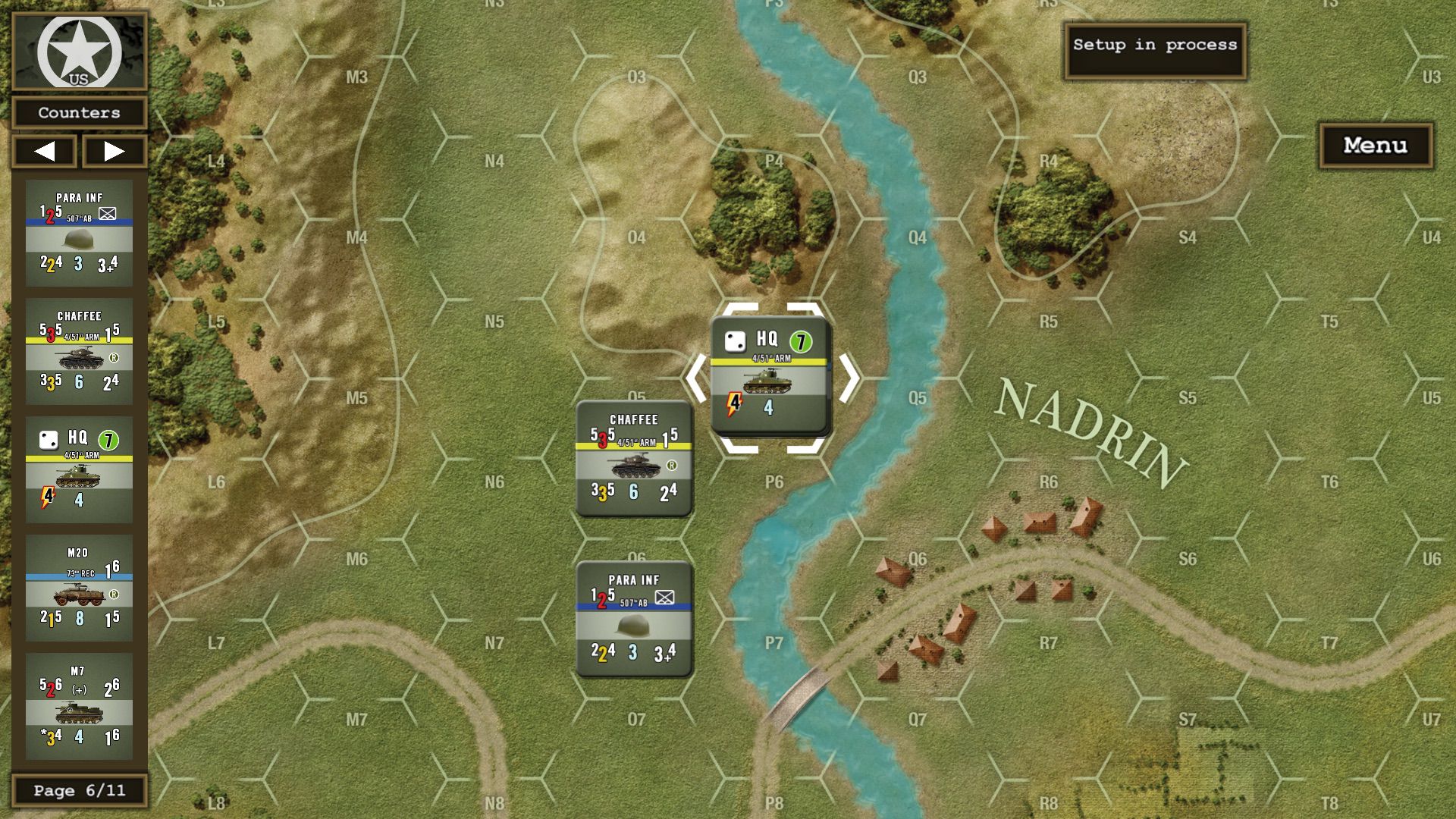The width and height of the screenshot is (1456, 819).
Task: Select the Para Inf unit on map
Action: [634, 619]
